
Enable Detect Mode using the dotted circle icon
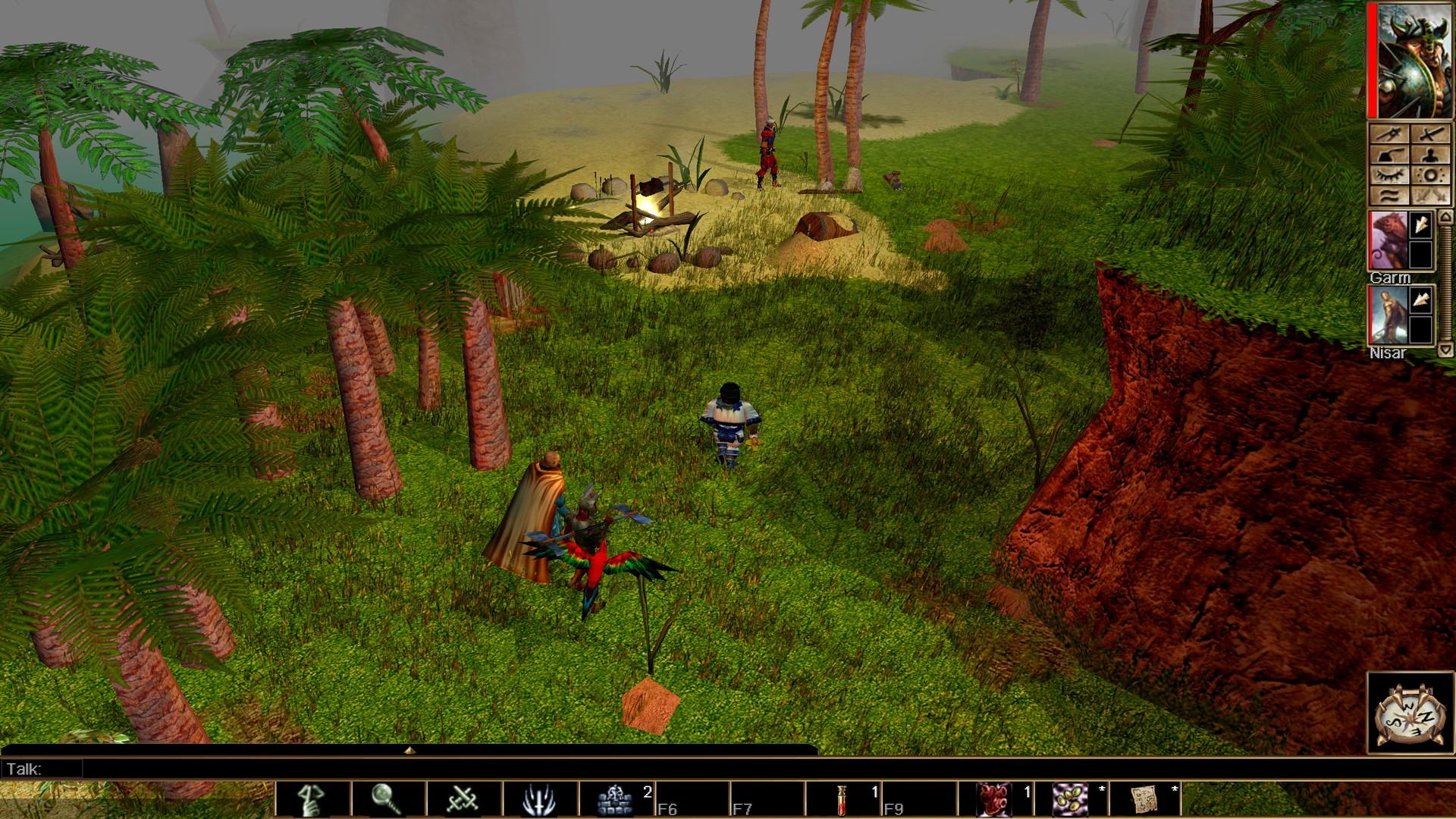1431,175
